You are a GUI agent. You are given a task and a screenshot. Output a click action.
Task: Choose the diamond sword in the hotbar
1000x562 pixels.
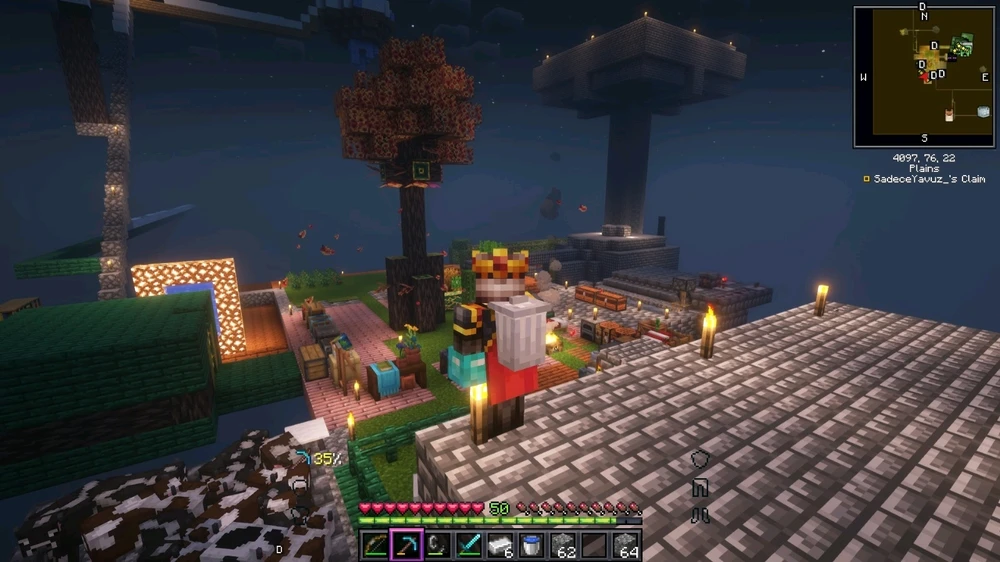(x=469, y=545)
